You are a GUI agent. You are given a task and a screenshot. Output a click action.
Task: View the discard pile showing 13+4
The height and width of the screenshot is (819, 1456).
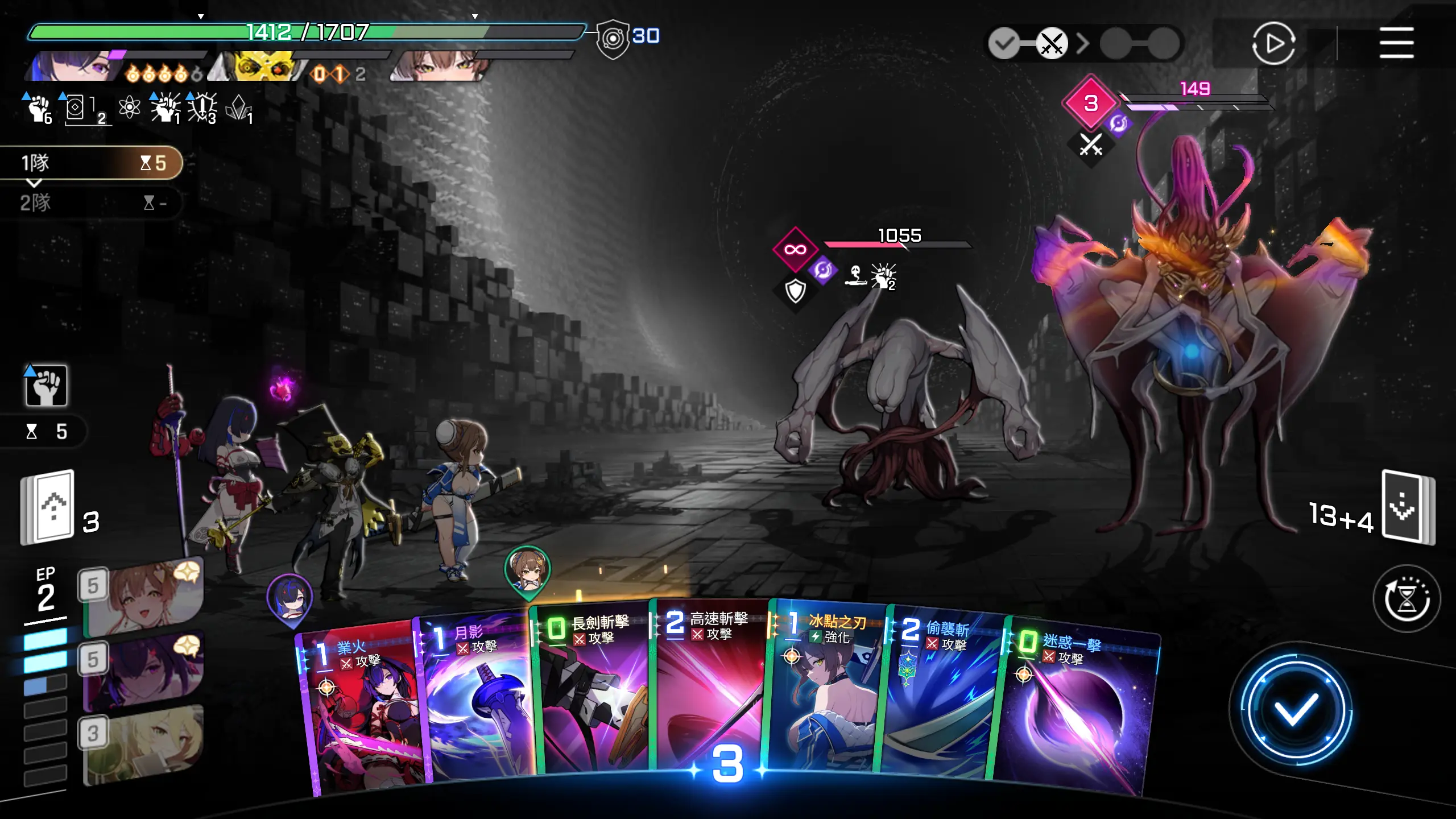pyautogui.click(x=1408, y=507)
